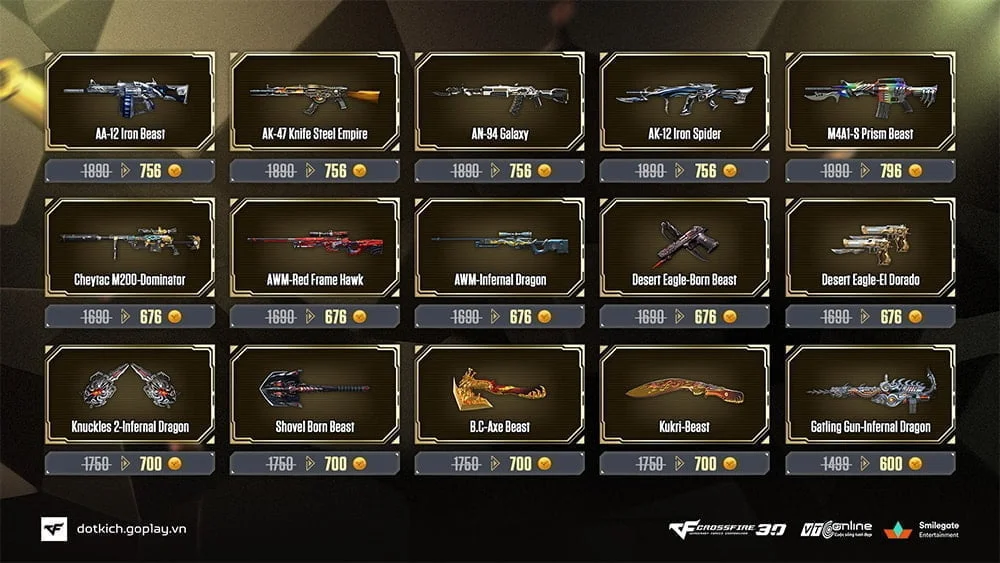1000x563 pixels.
Task: Click the Crossfire logo in the footer
Action: [727, 529]
